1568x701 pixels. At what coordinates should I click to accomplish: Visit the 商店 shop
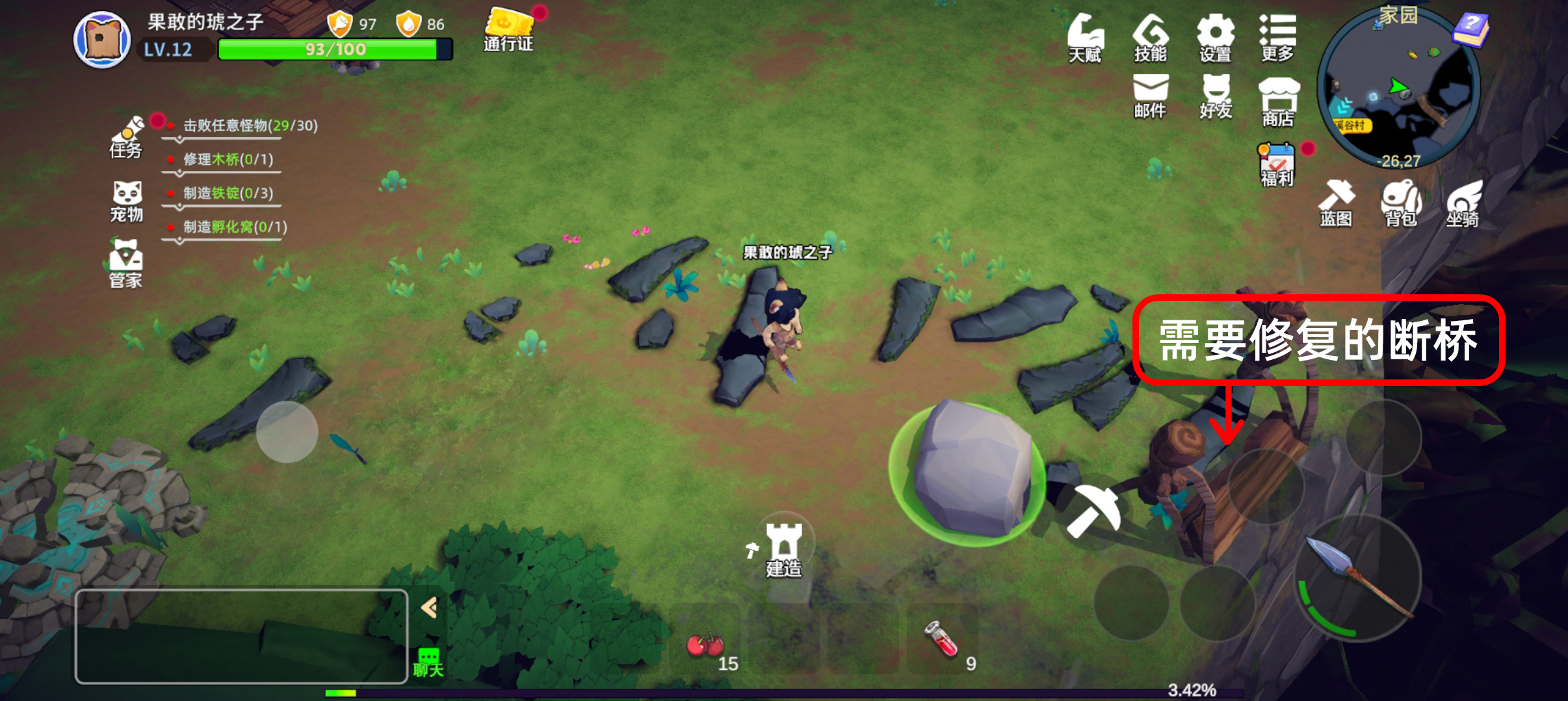1278,101
